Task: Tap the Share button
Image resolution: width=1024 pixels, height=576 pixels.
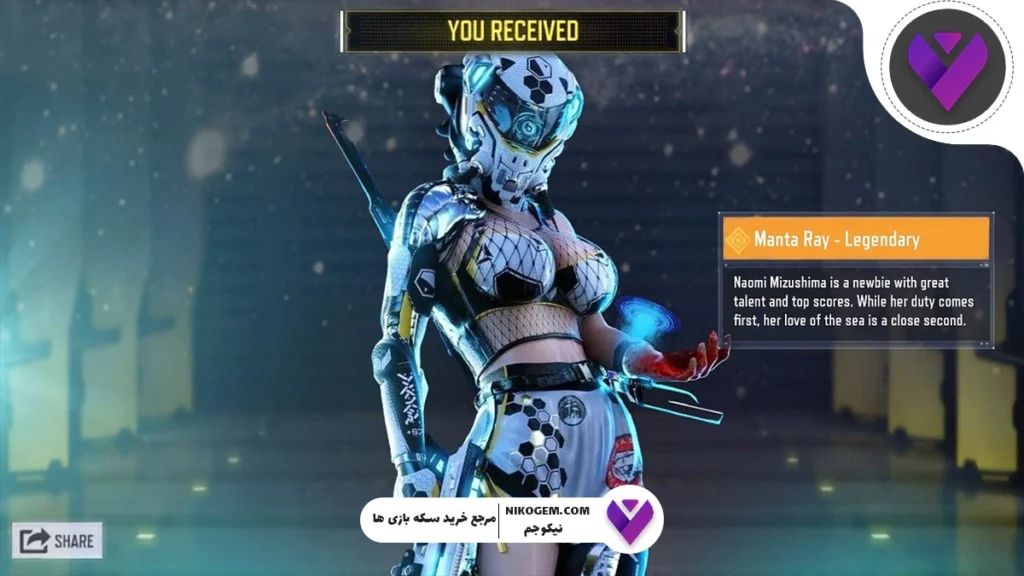Action: pyautogui.click(x=57, y=541)
